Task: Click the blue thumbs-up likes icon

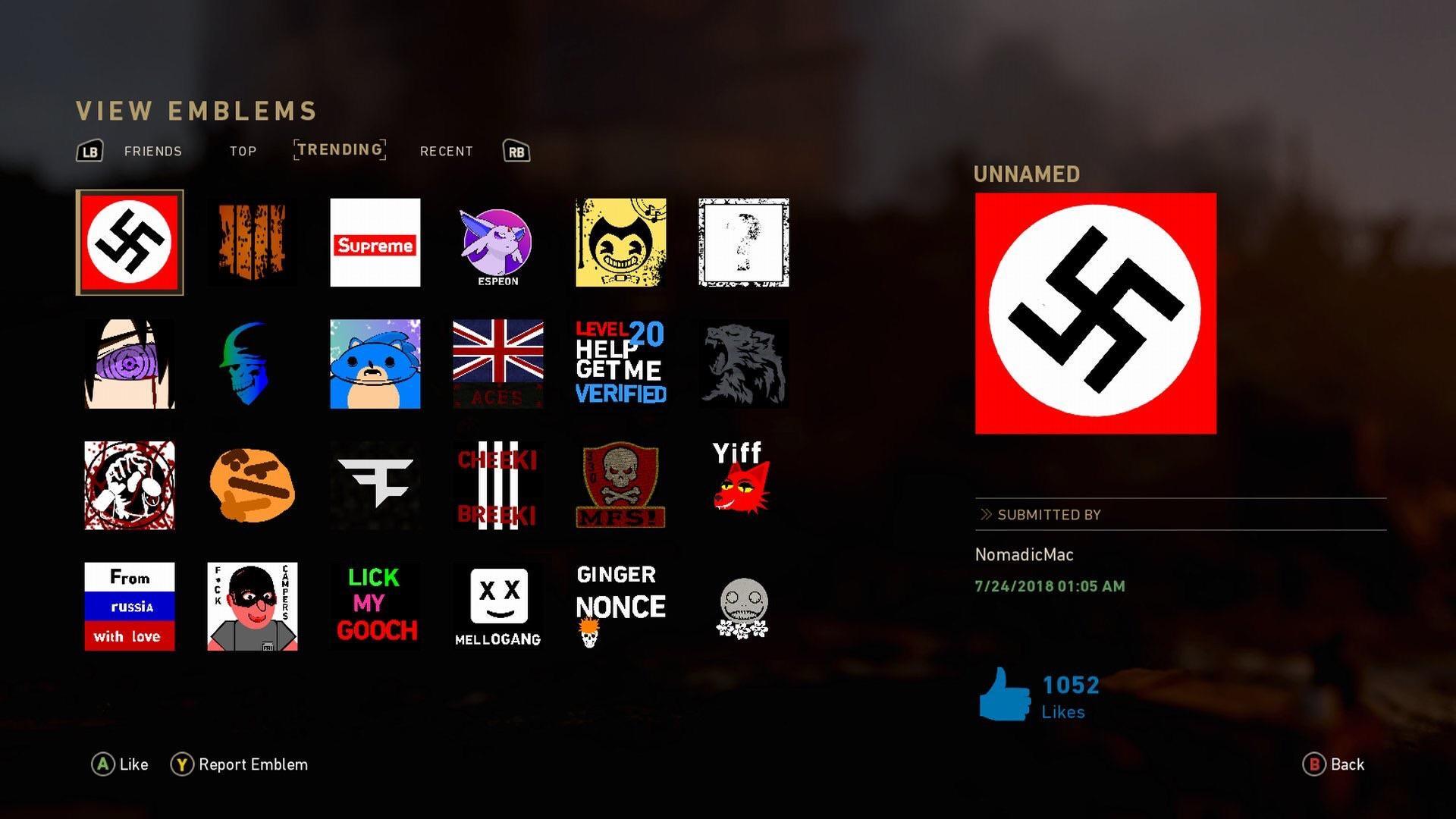Action: pyautogui.click(x=1005, y=692)
